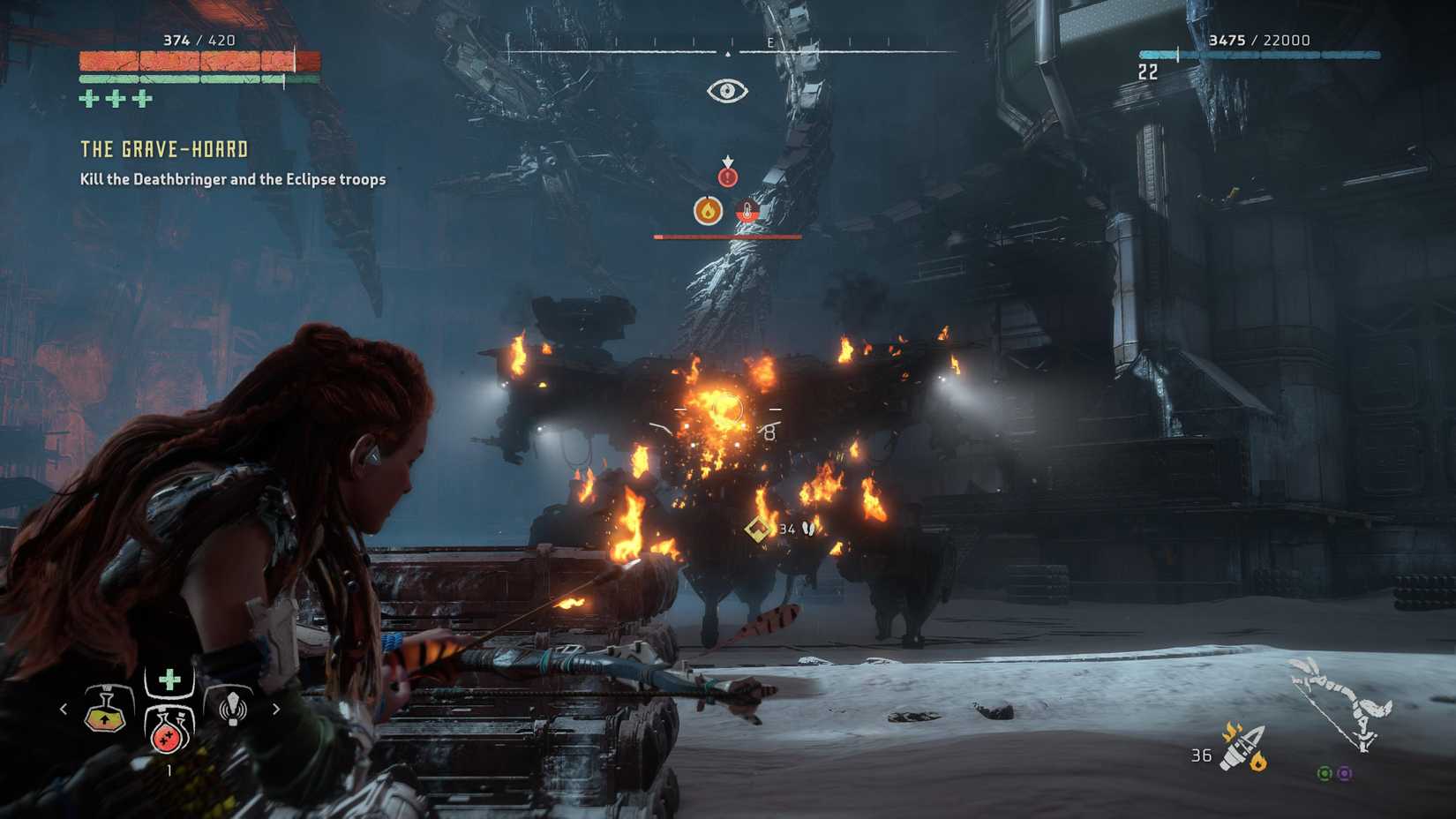Image resolution: width=1456 pixels, height=819 pixels.
Task: Click the downward arrow above the enemy alert icon
Action: point(726,161)
